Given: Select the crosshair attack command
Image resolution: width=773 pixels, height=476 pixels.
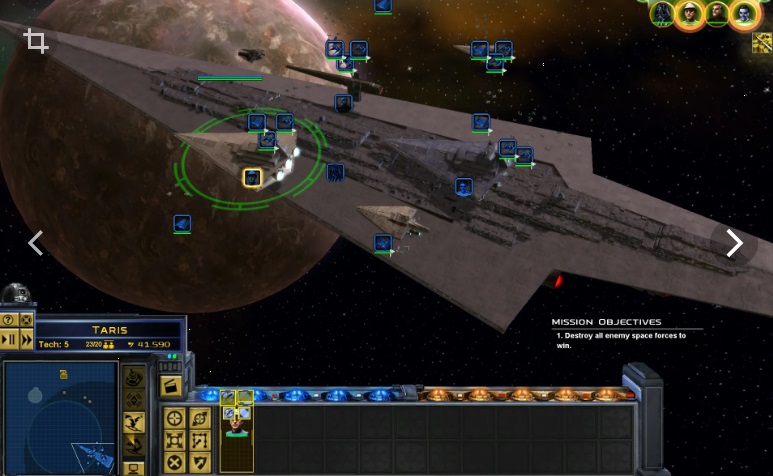Looking at the screenshot, I should click(x=174, y=418).
